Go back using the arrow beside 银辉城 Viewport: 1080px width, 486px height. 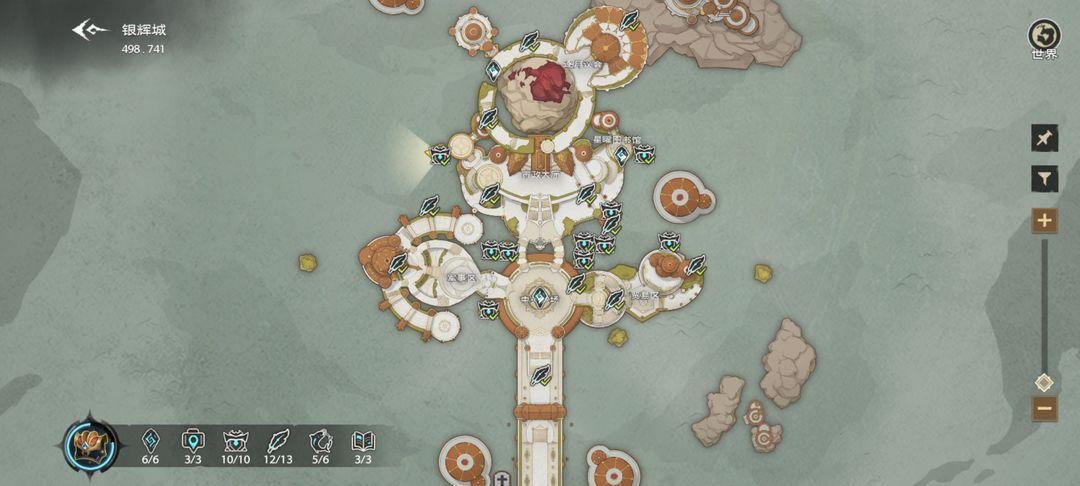tap(89, 30)
